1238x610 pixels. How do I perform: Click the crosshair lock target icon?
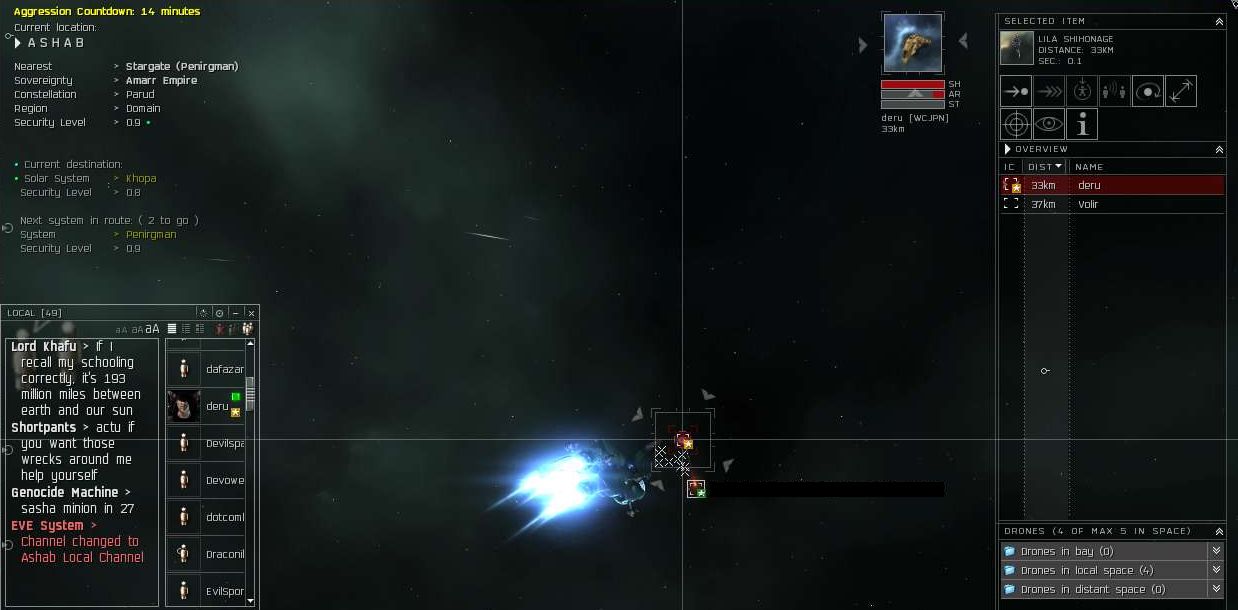(x=1016, y=124)
